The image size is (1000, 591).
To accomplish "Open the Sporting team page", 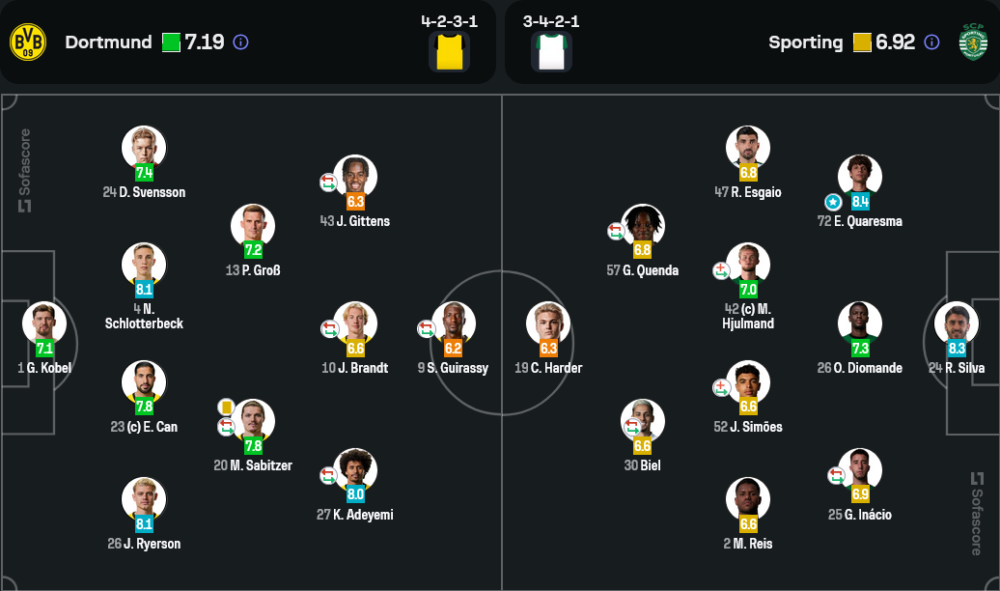I will (806, 42).
